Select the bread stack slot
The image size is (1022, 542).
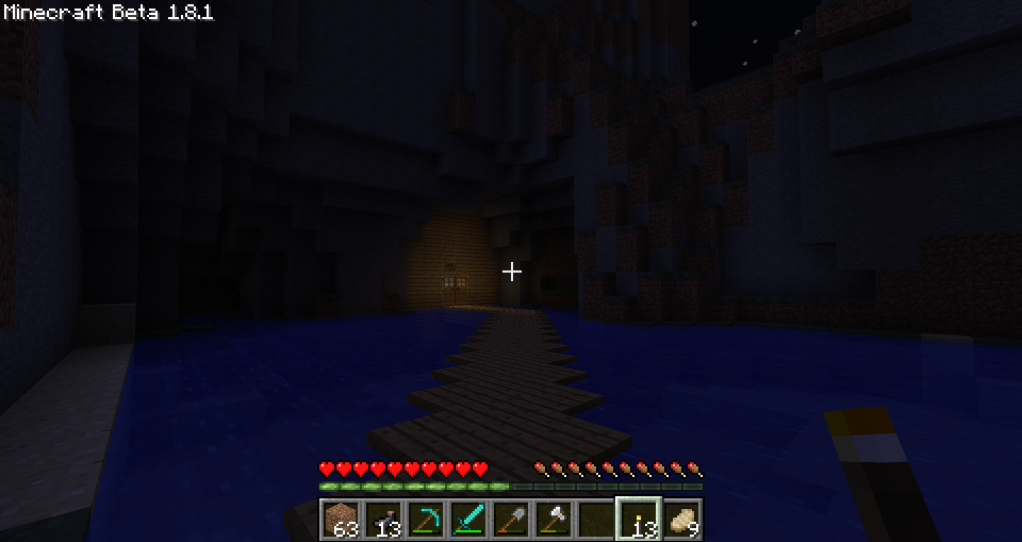click(x=682, y=520)
